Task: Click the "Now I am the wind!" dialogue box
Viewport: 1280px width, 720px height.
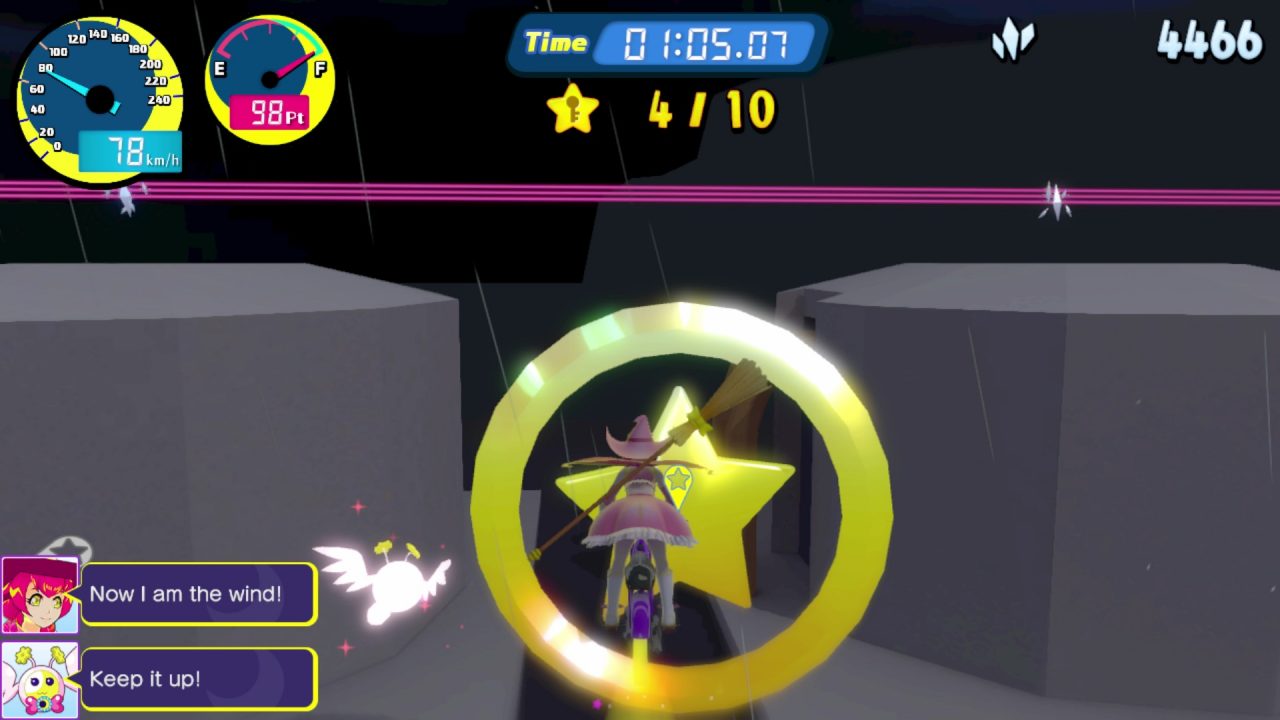Action: 198,594
